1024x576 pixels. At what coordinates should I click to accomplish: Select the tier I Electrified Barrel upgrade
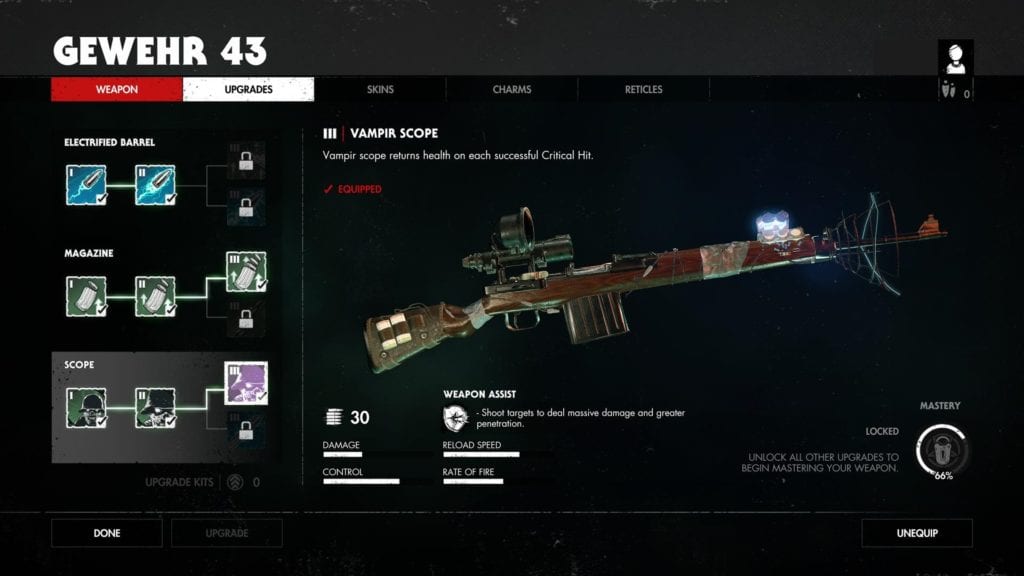(85, 185)
